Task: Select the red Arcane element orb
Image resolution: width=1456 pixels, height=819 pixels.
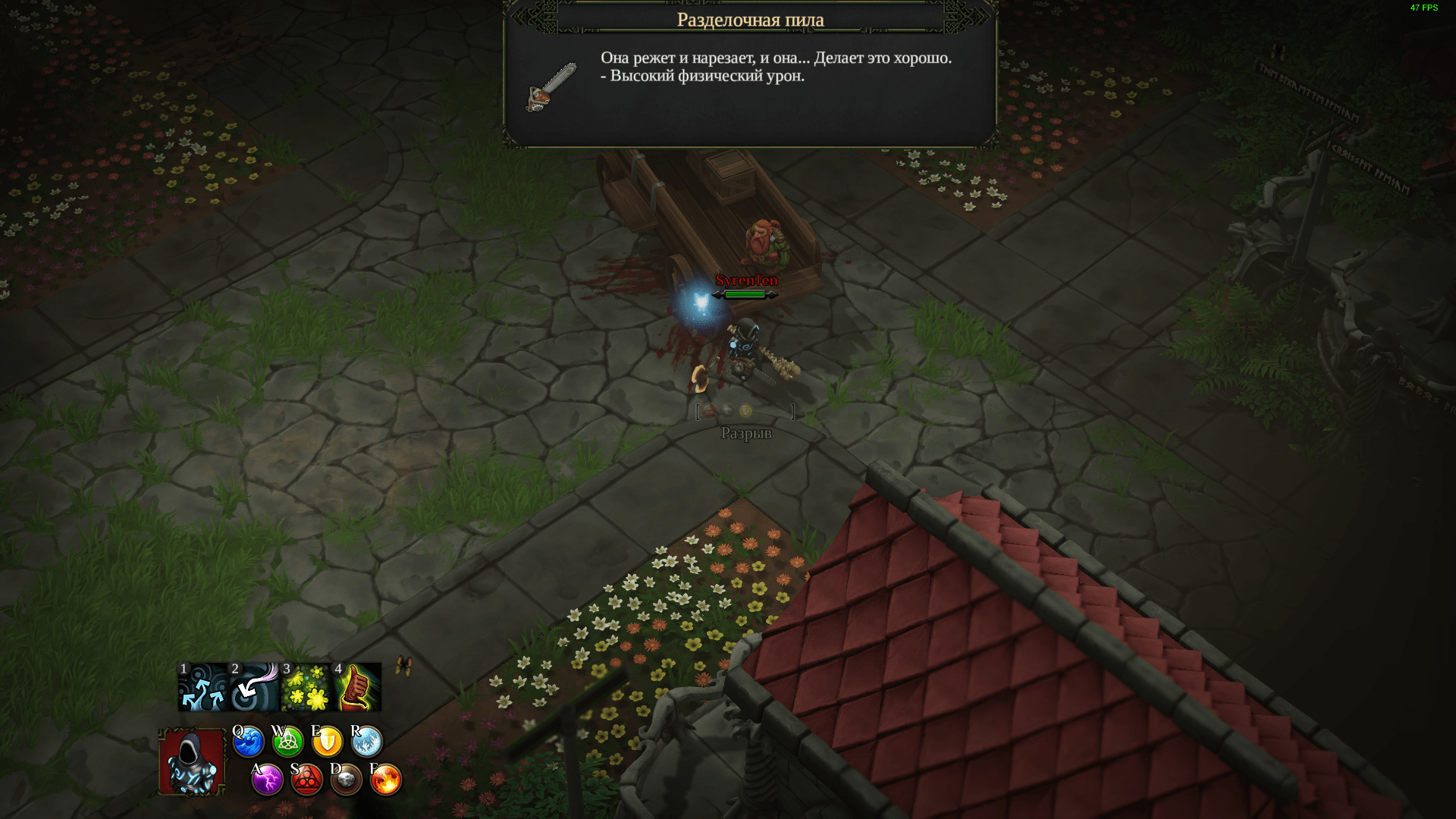Action: pos(307,780)
